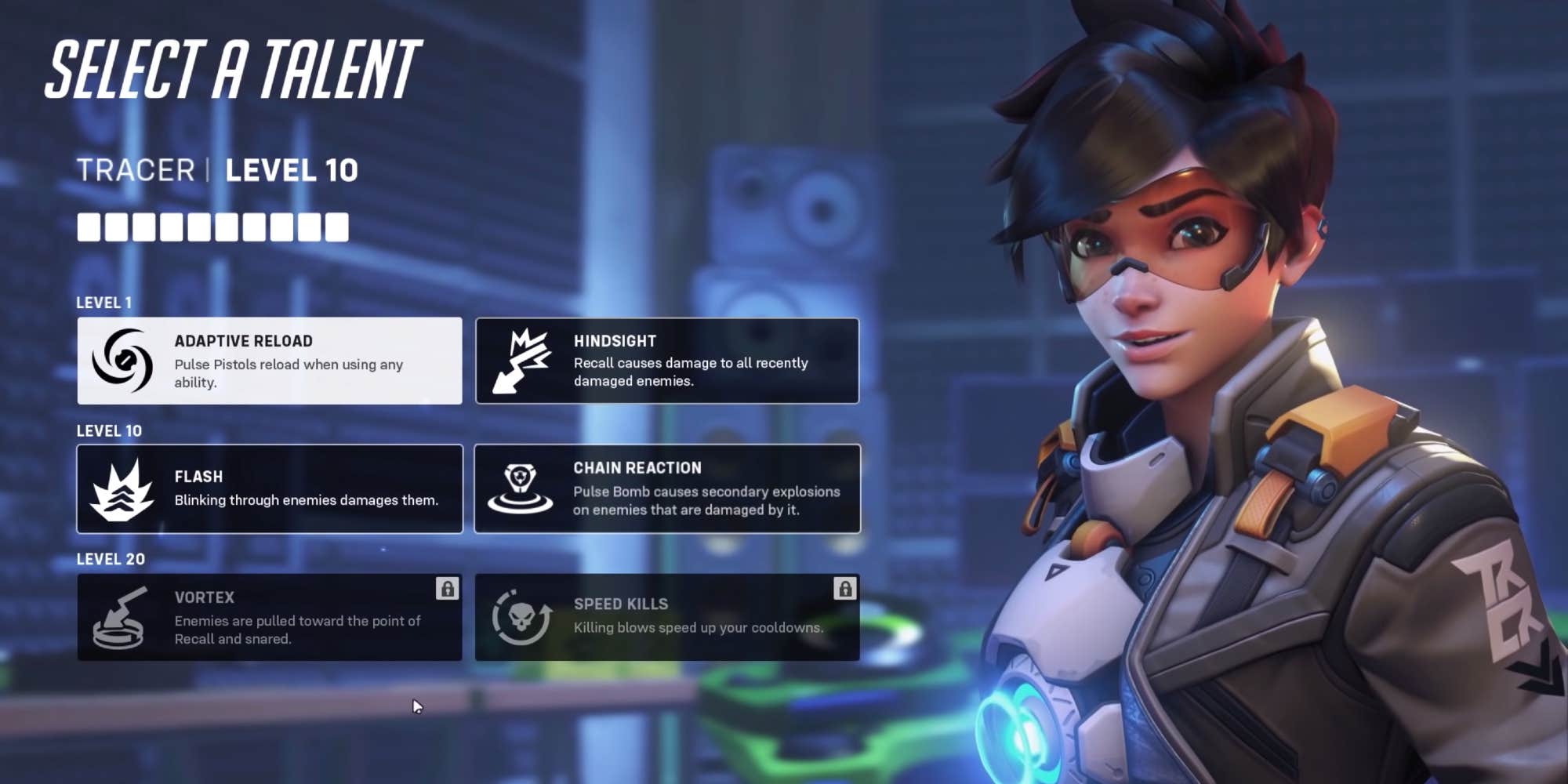Expand the Level 1 talent section
The width and height of the screenshot is (1568, 784).
coord(103,303)
